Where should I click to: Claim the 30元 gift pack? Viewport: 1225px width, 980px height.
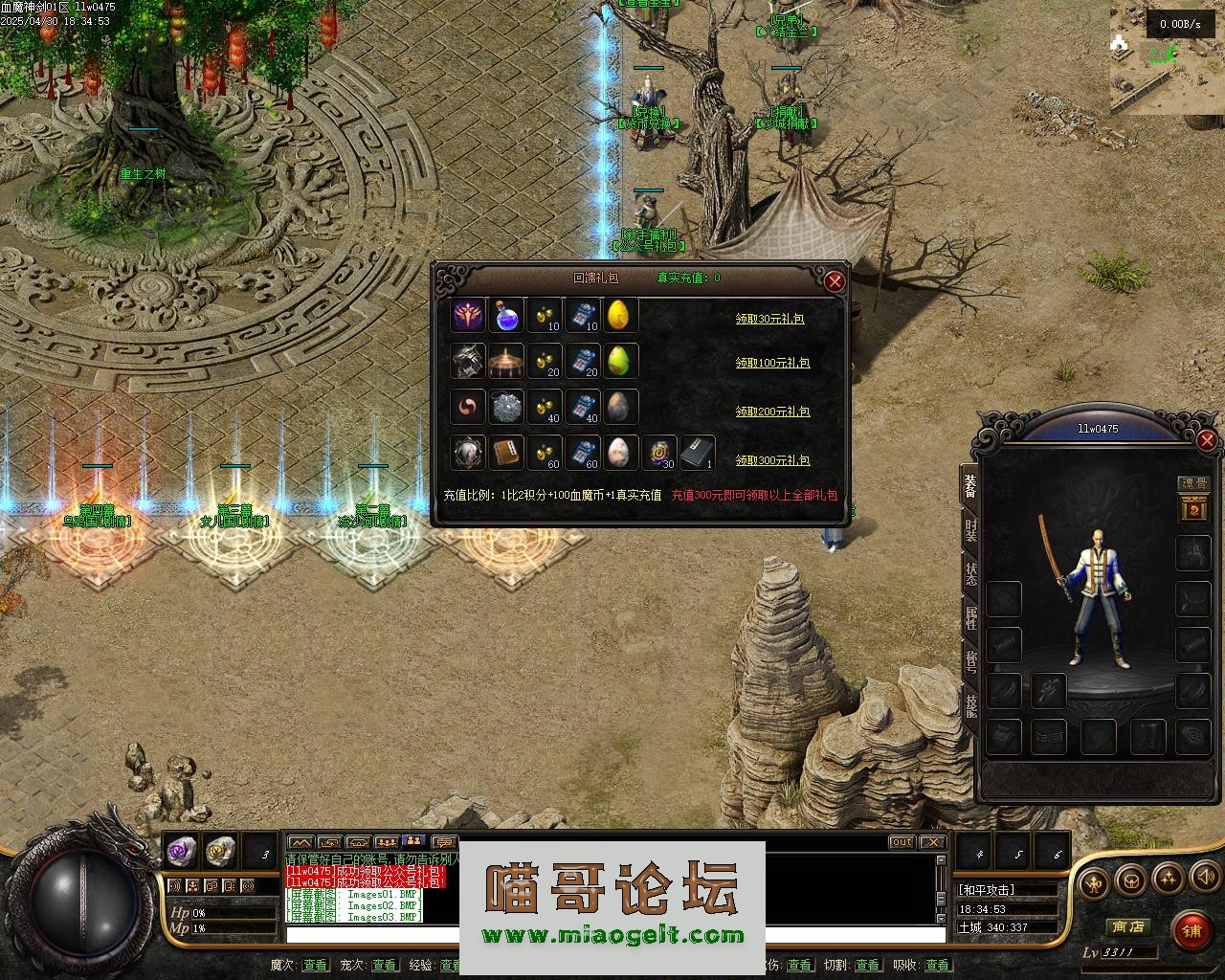coord(769,319)
